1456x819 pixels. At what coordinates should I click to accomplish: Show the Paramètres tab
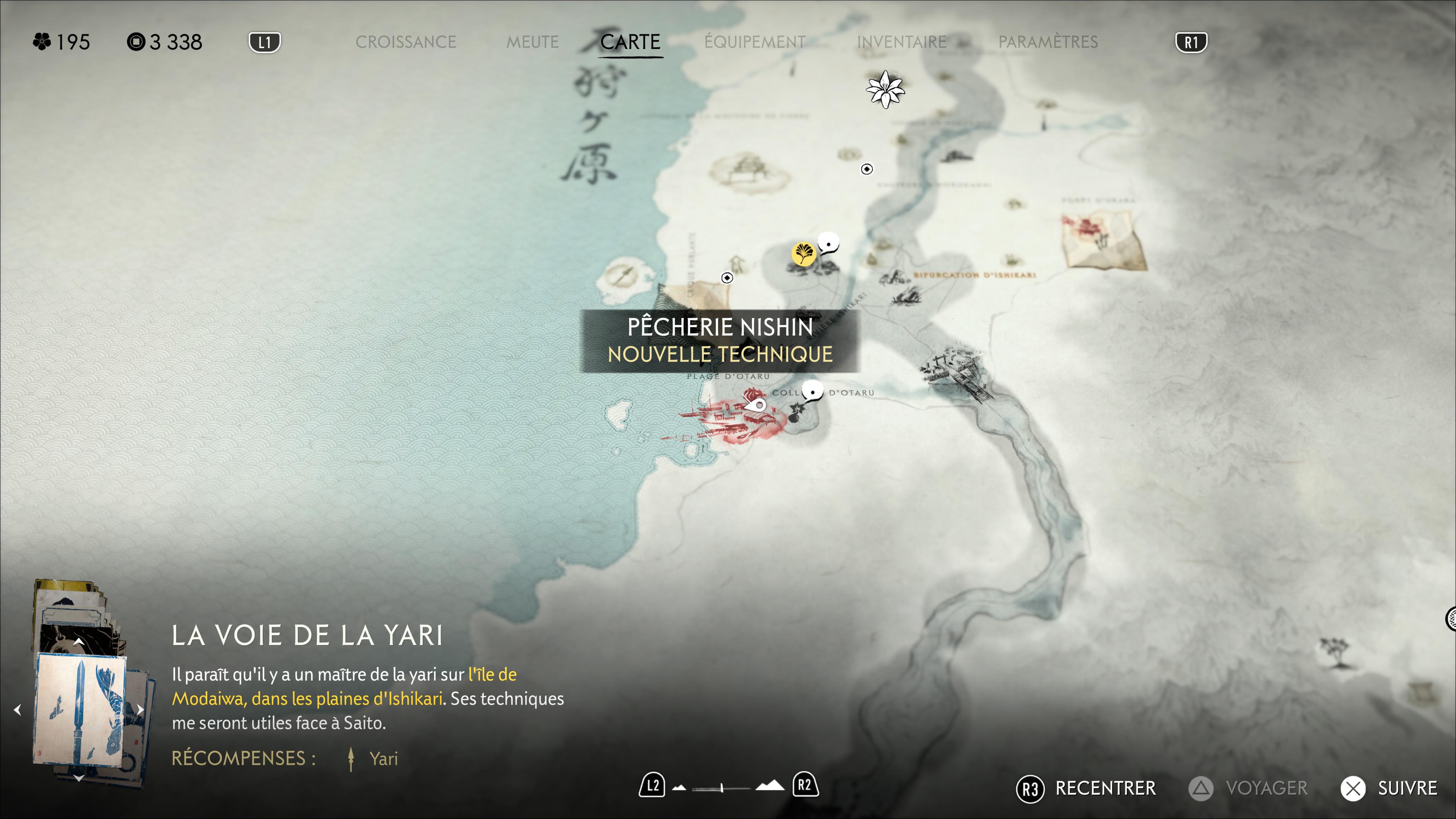coord(1048,42)
